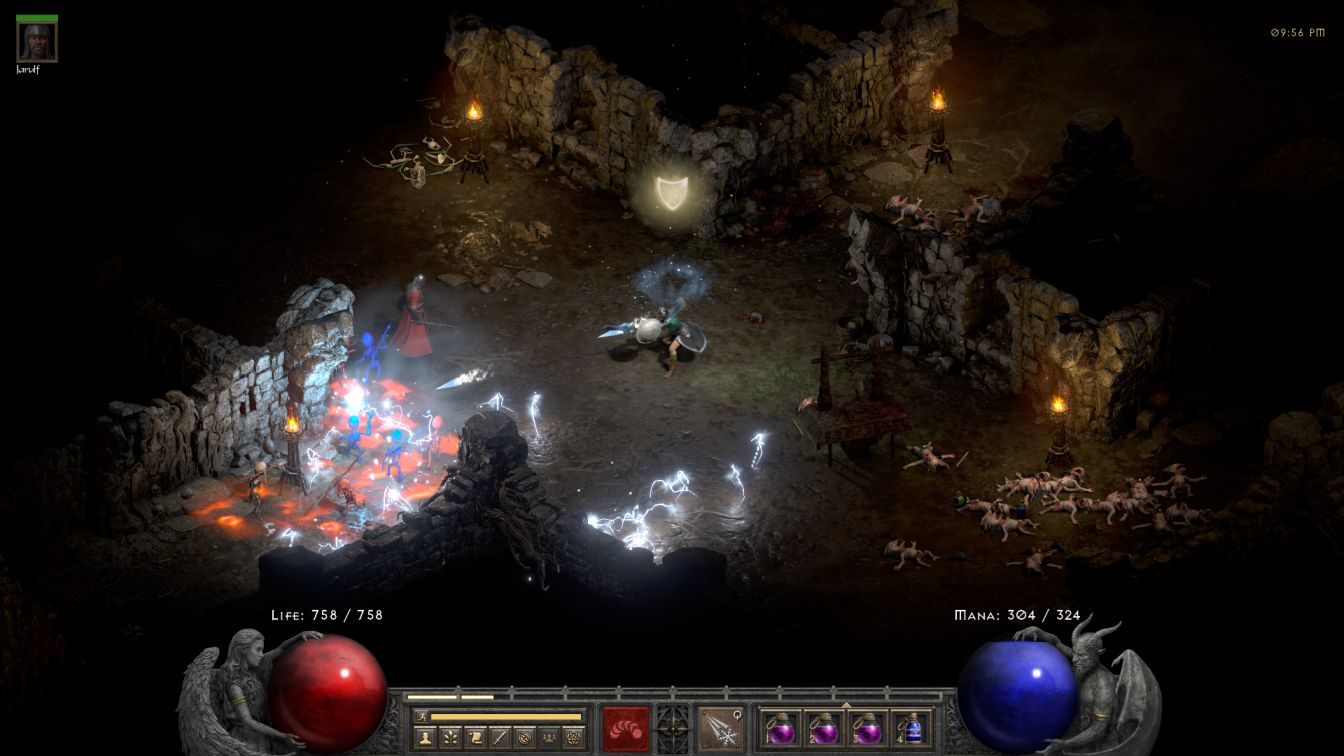Open the quest log scroll icon
Image resolution: width=1344 pixels, height=756 pixels.
(x=475, y=738)
